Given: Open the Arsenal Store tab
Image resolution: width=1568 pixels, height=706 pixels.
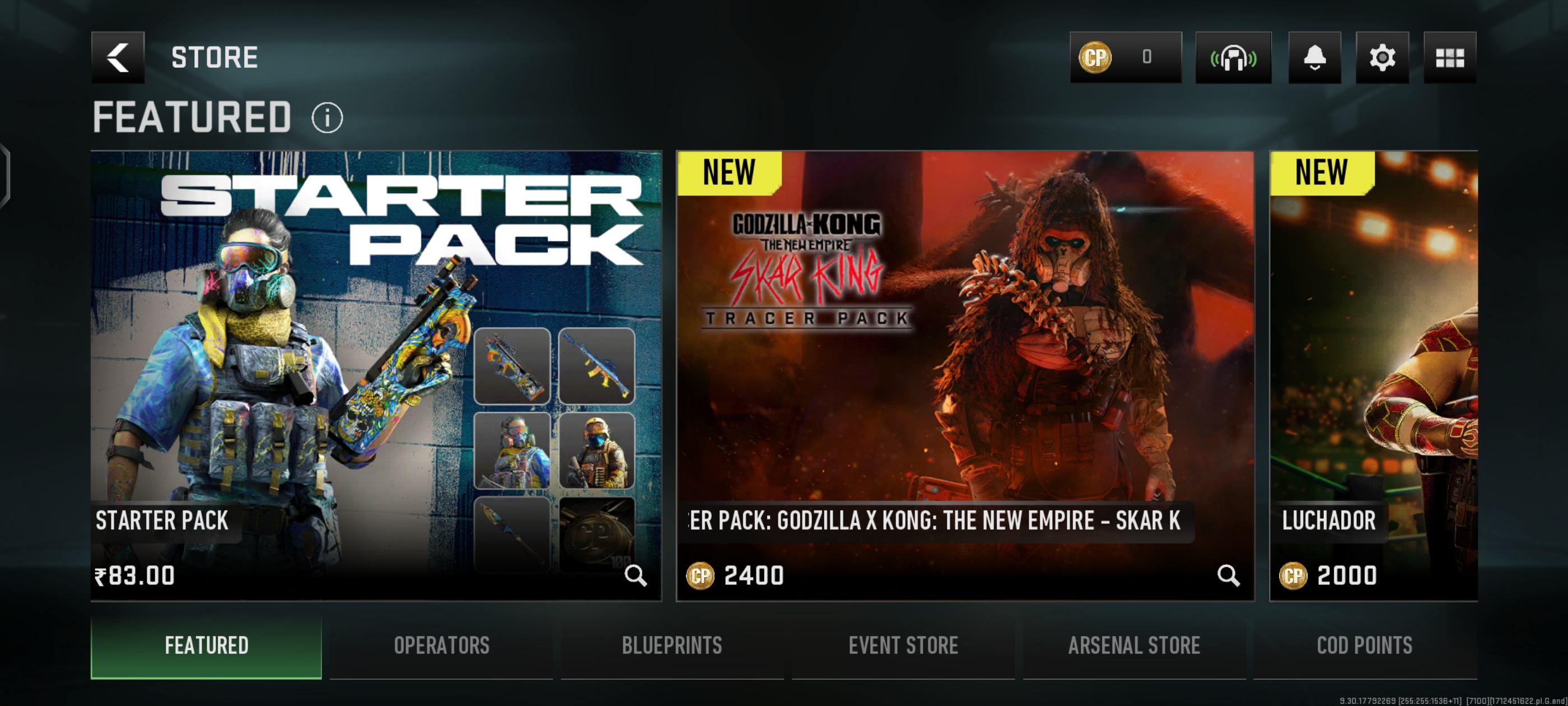Looking at the screenshot, I should point(1134,645).
